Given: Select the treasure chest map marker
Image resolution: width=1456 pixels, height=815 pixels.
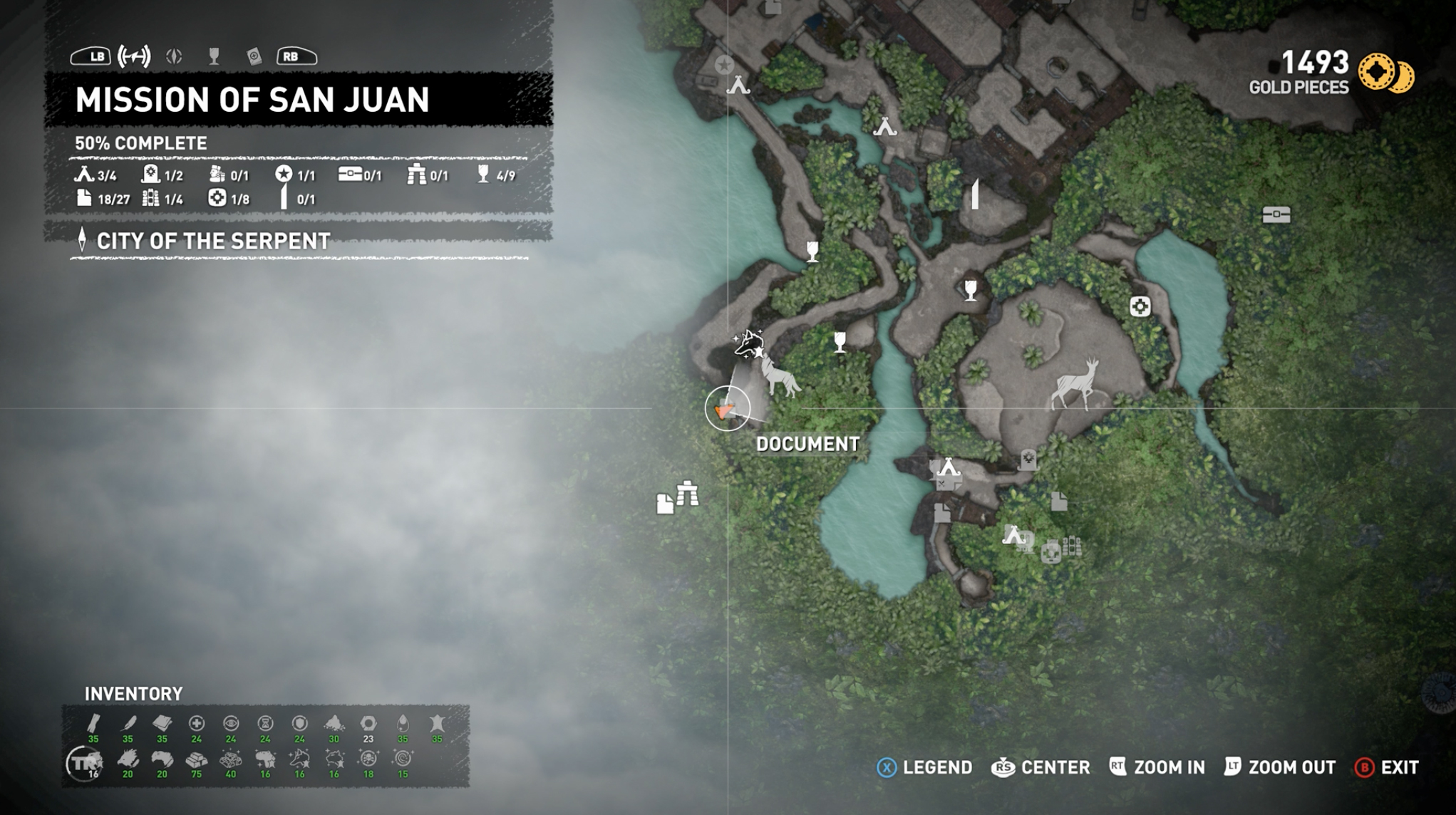Looking at the screenshot, I should click(1276, 214).
